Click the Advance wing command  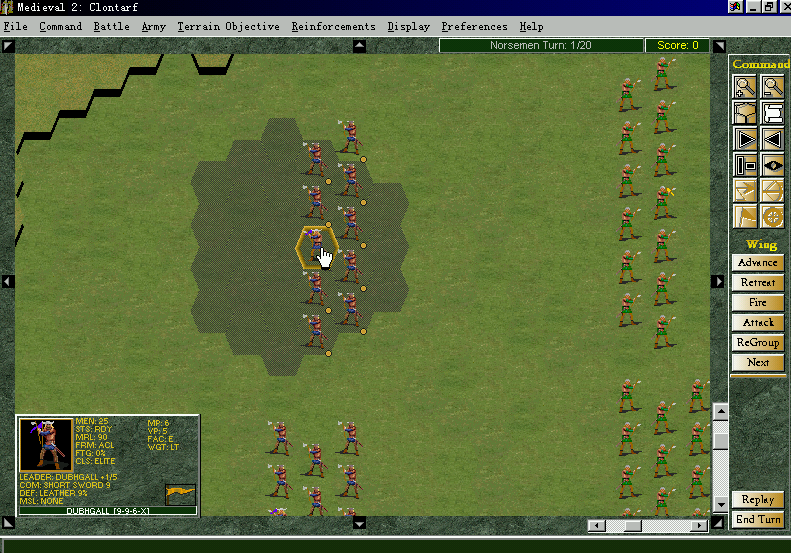[x=758, y=263]
